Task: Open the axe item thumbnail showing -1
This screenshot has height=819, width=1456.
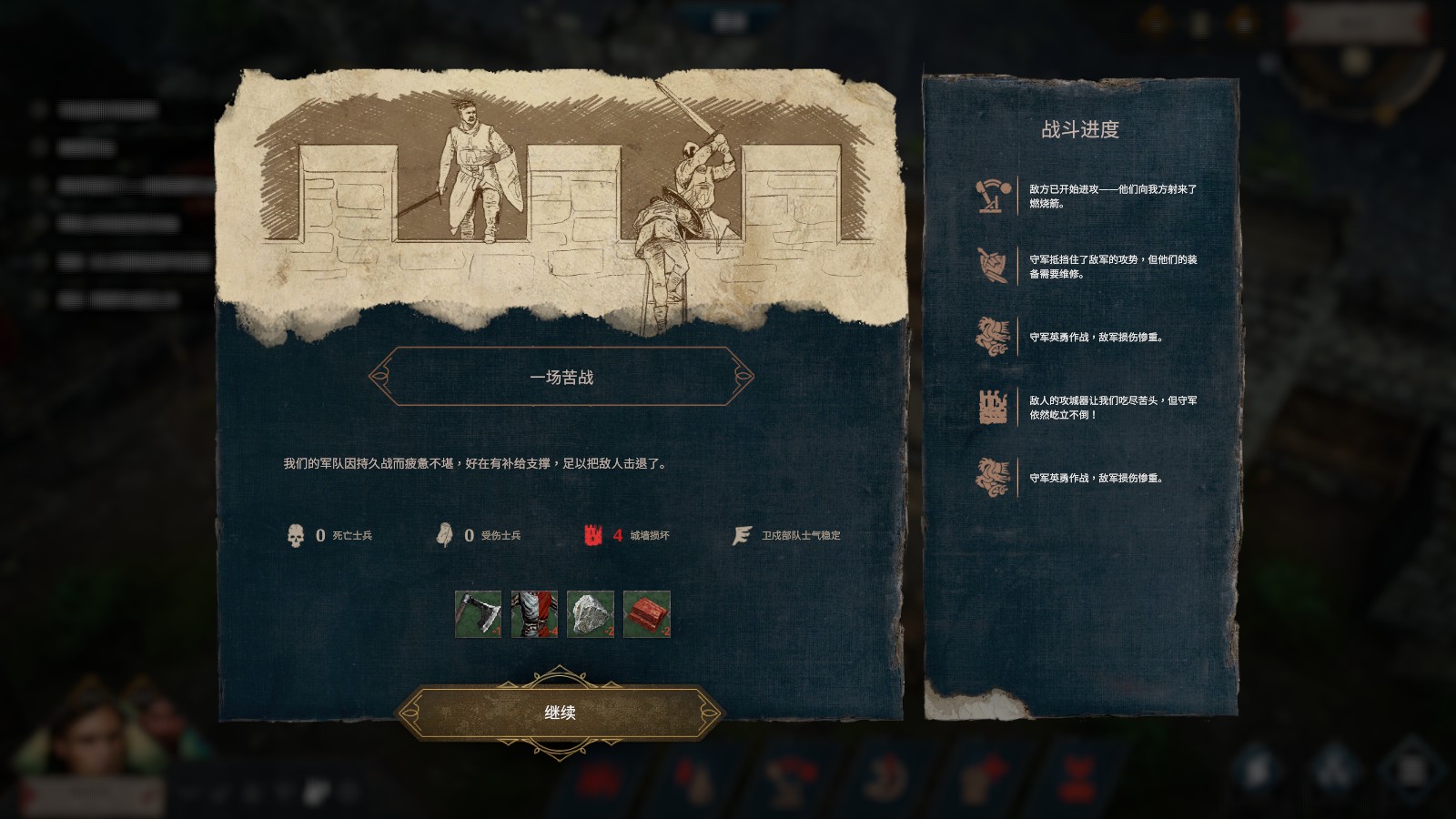Action: pos(480,615)
